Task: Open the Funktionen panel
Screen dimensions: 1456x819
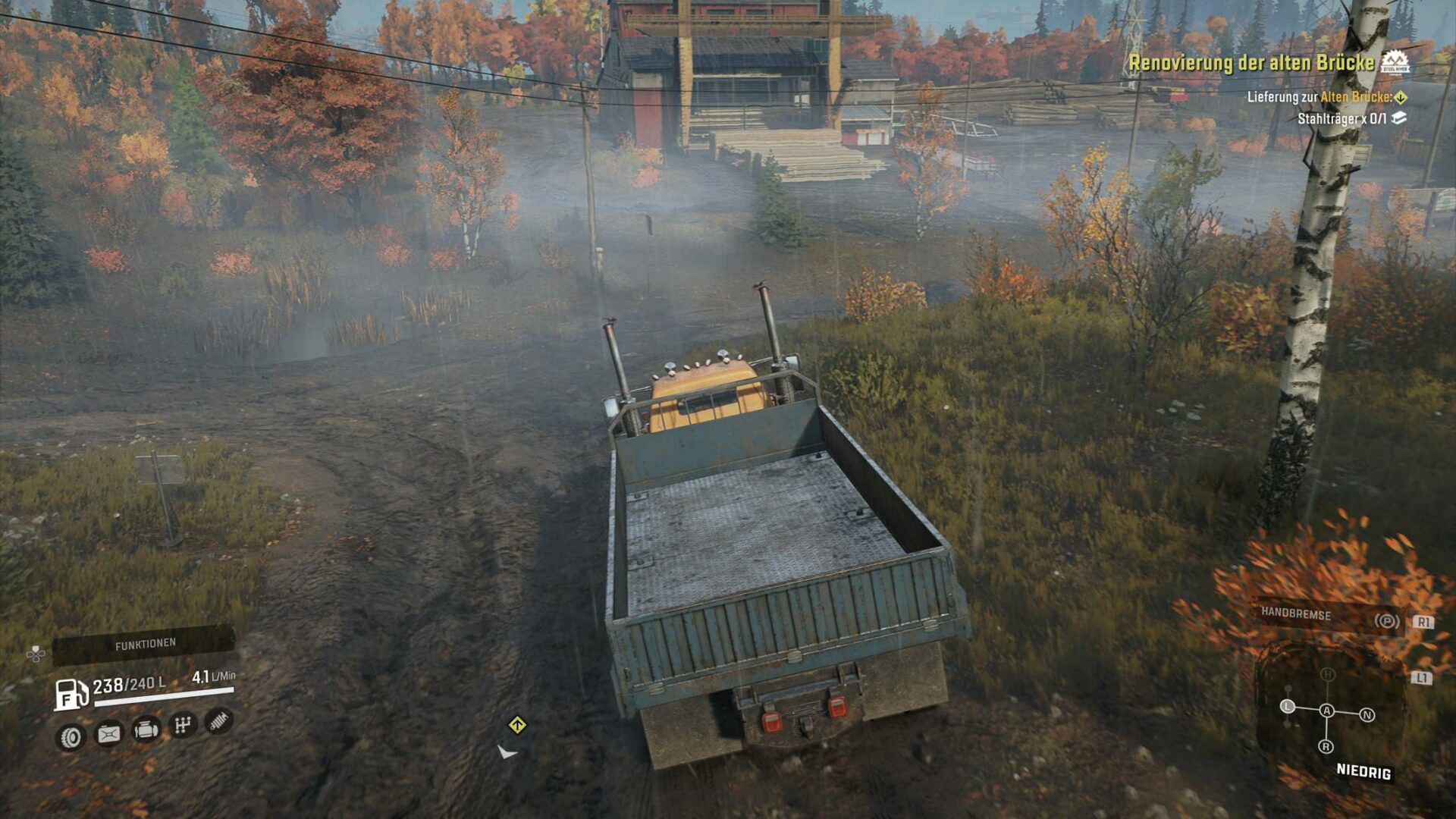Action: pyautogui.click(x=144, y=645)
